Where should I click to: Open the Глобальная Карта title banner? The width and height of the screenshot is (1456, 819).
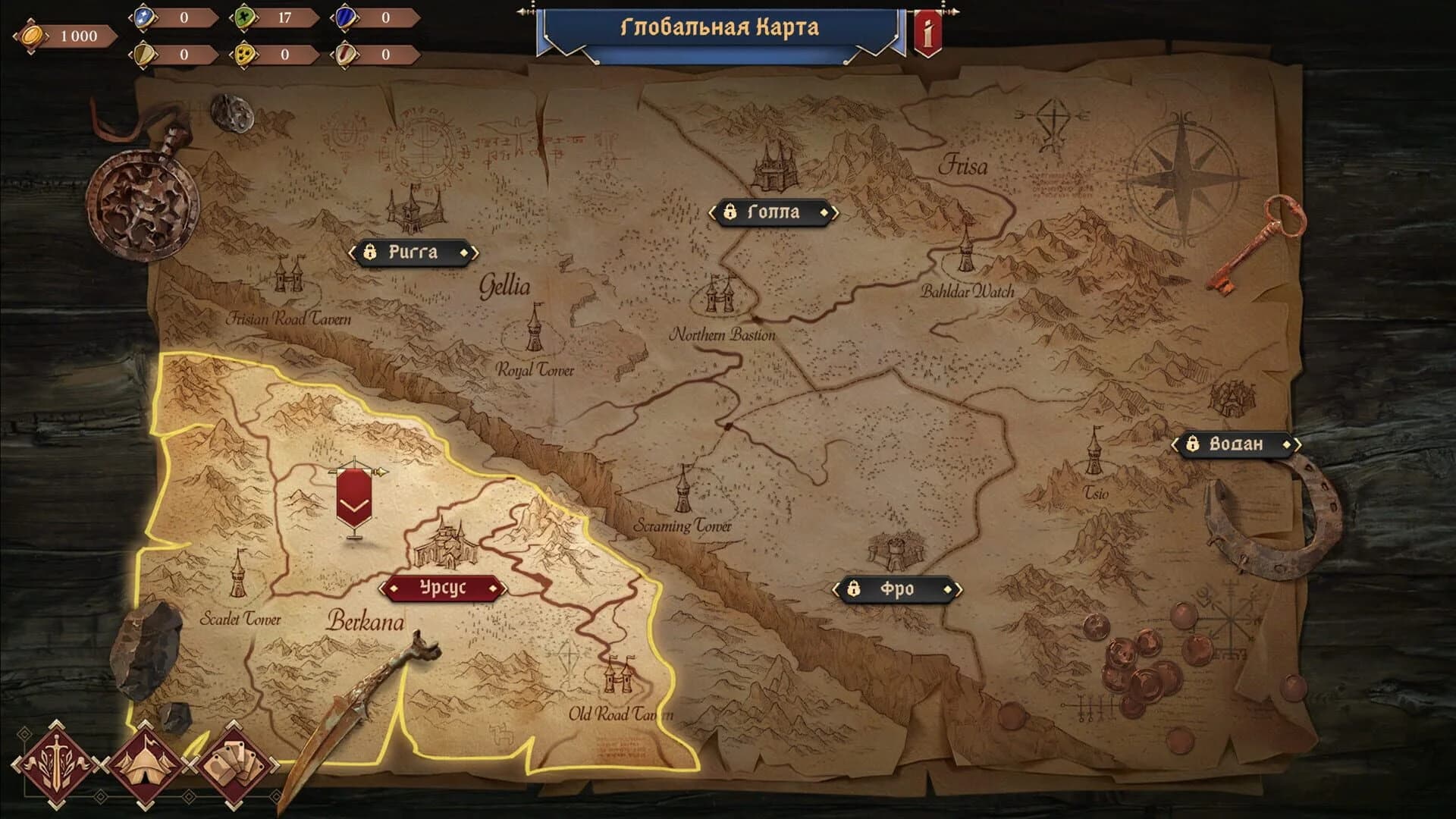click(x=720, y=27)
